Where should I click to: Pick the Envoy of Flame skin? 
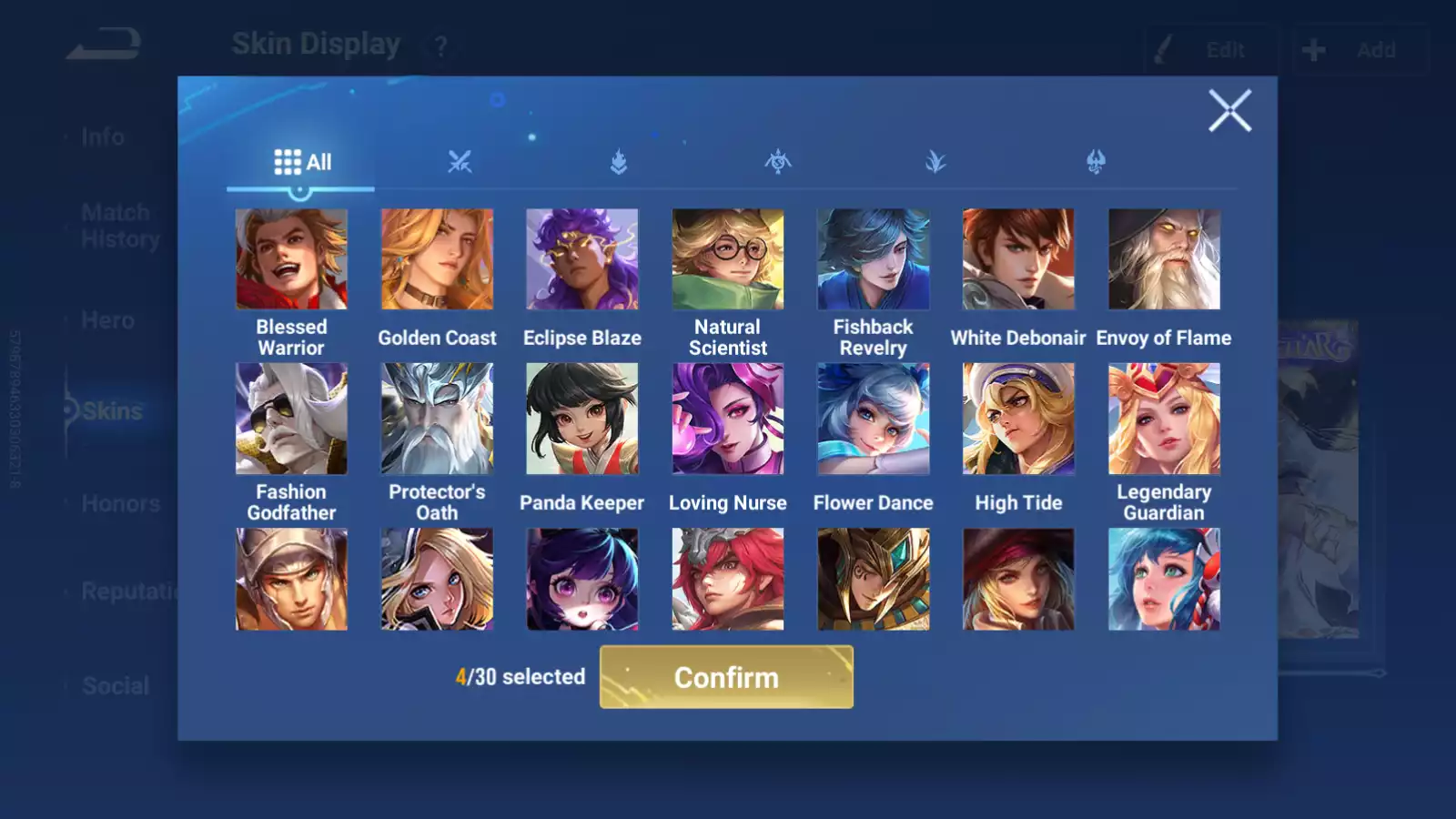point(1164,259)
